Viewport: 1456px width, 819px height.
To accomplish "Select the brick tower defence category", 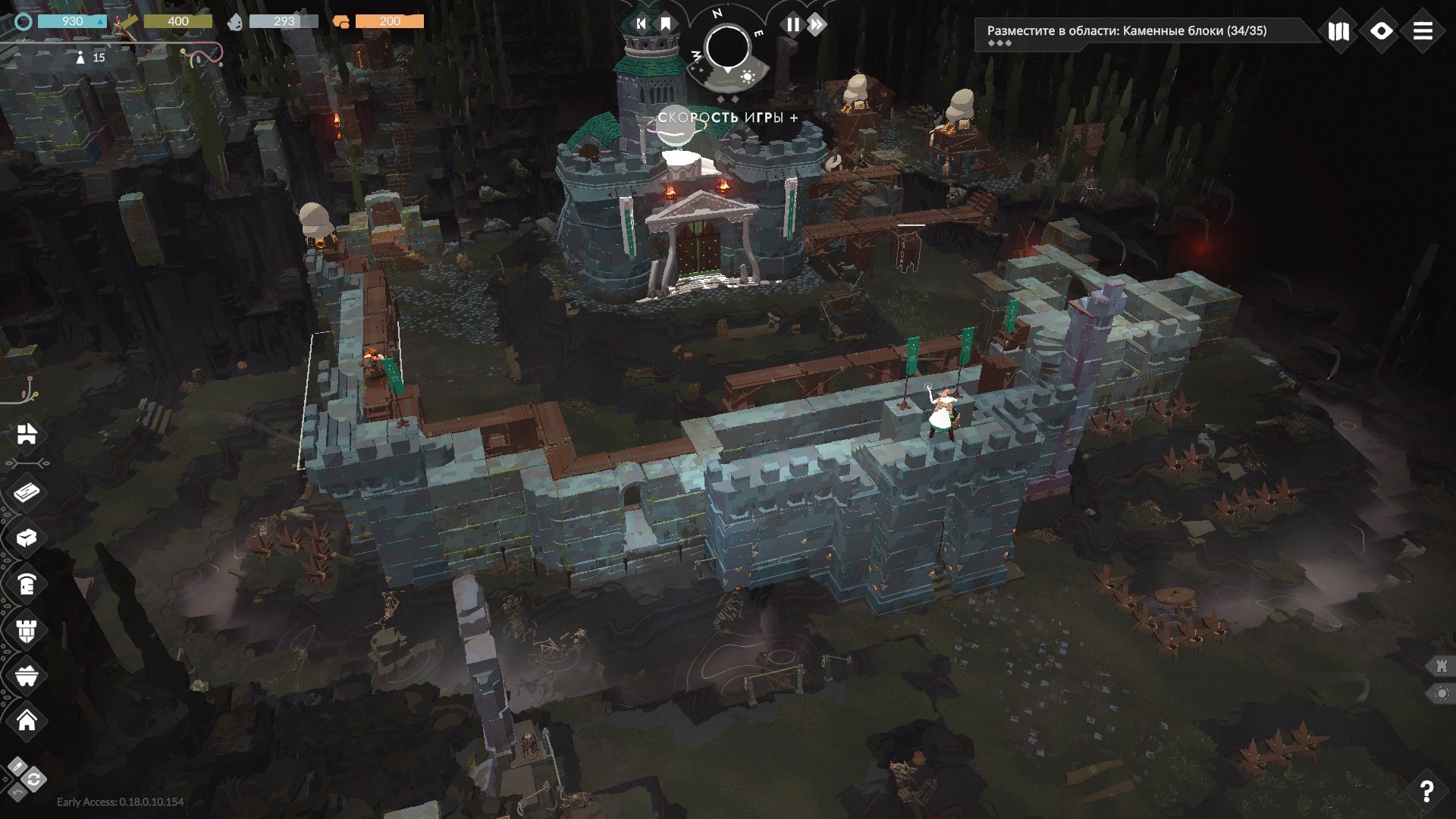I will [x=27, y=629].
